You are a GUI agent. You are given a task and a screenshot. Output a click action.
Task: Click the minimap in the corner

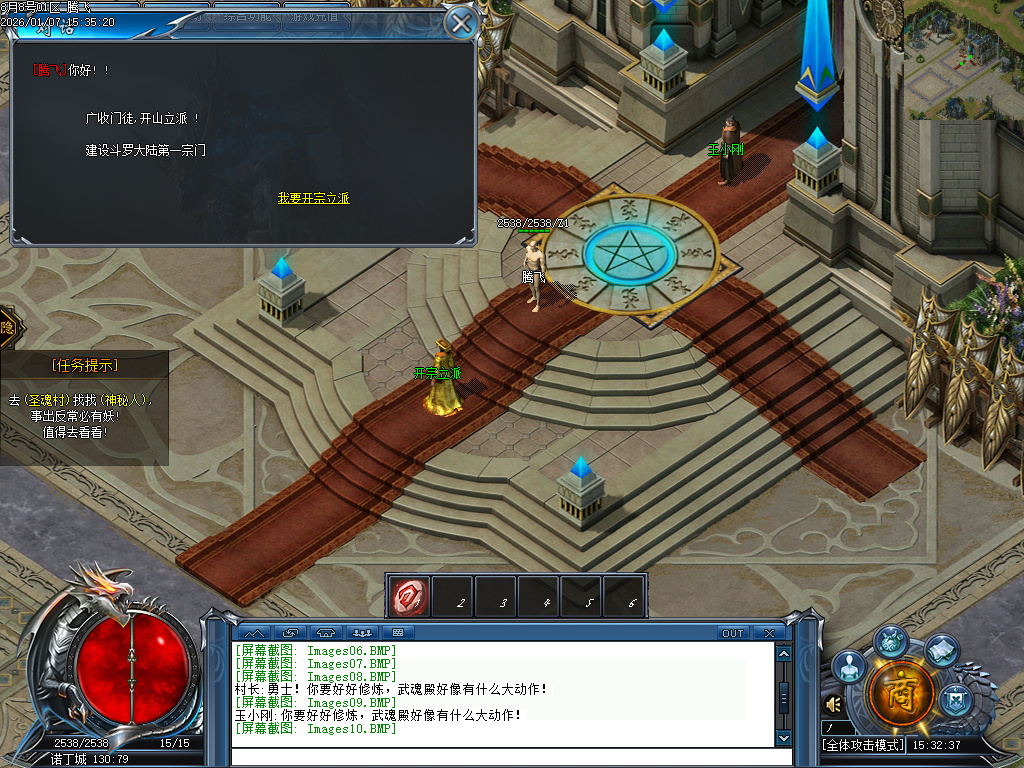[963, 58]
